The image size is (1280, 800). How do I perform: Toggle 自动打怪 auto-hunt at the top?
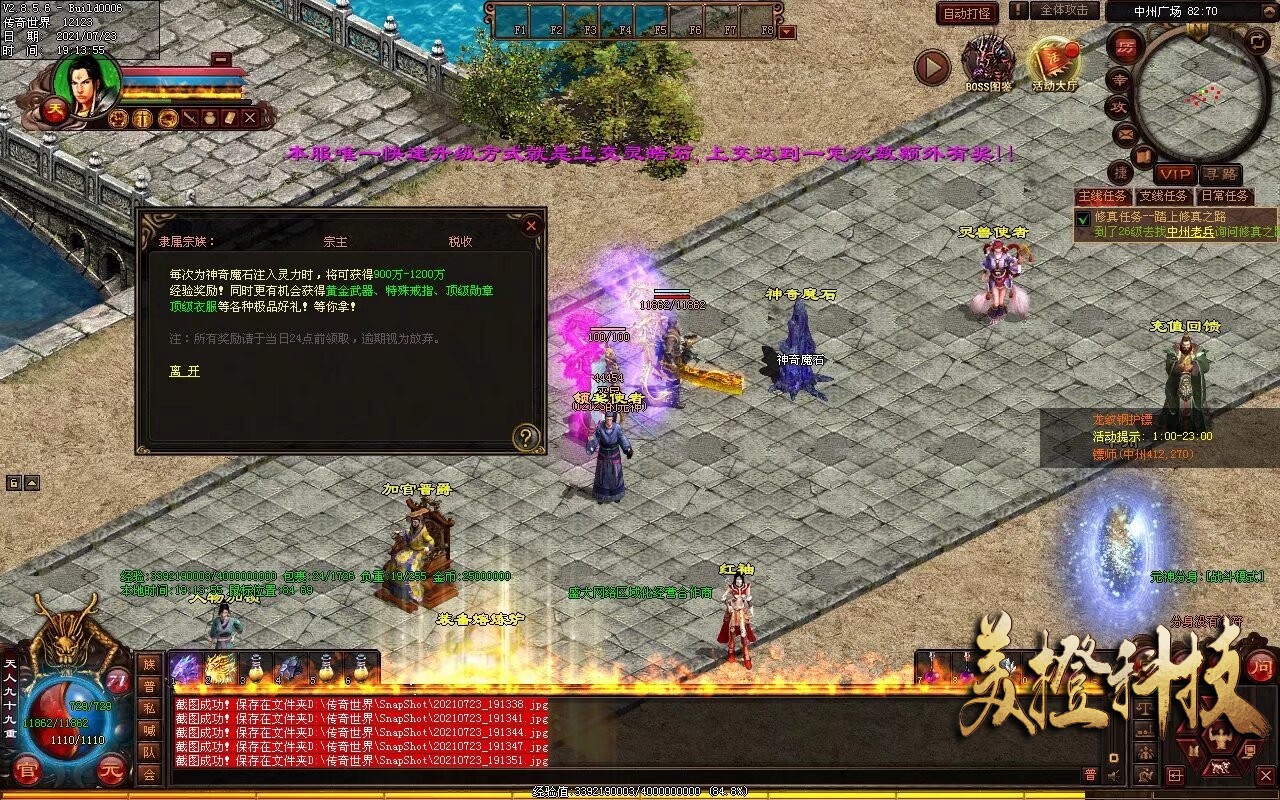tap(968, 13)
